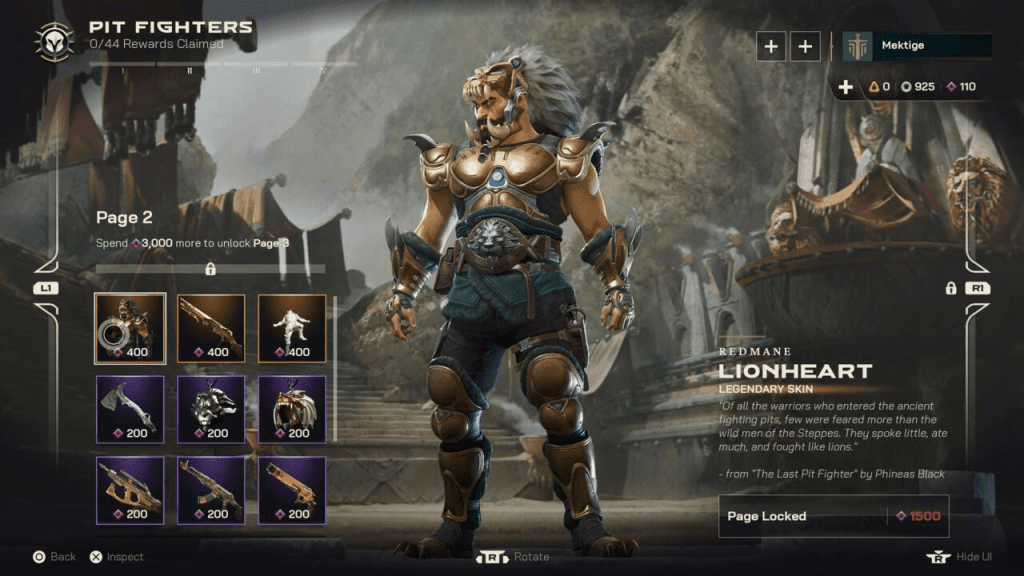This screenshot has height=576, width=1024.
Task: Choose the white character emote reward tile
Action: [292, 327]
